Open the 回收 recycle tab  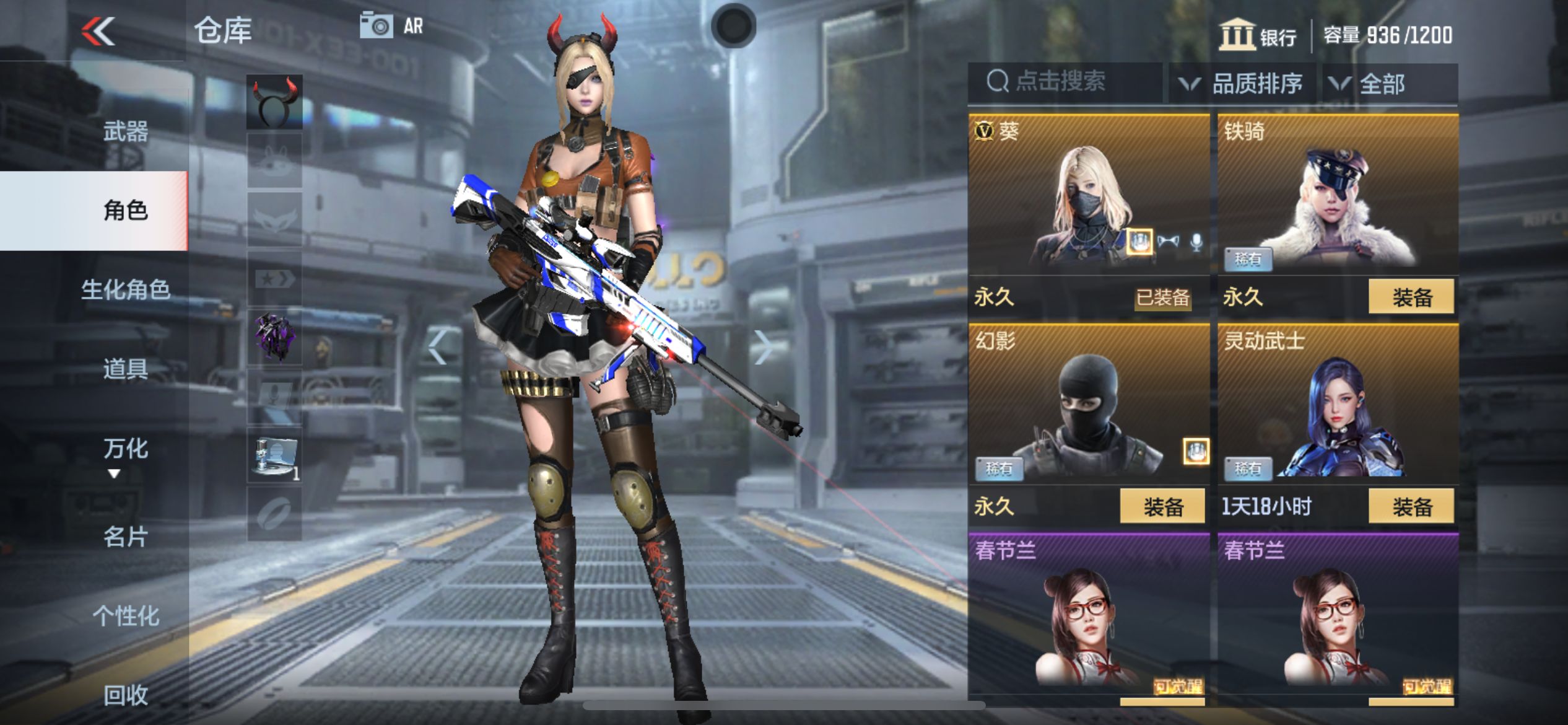click(x=125, y=695)
